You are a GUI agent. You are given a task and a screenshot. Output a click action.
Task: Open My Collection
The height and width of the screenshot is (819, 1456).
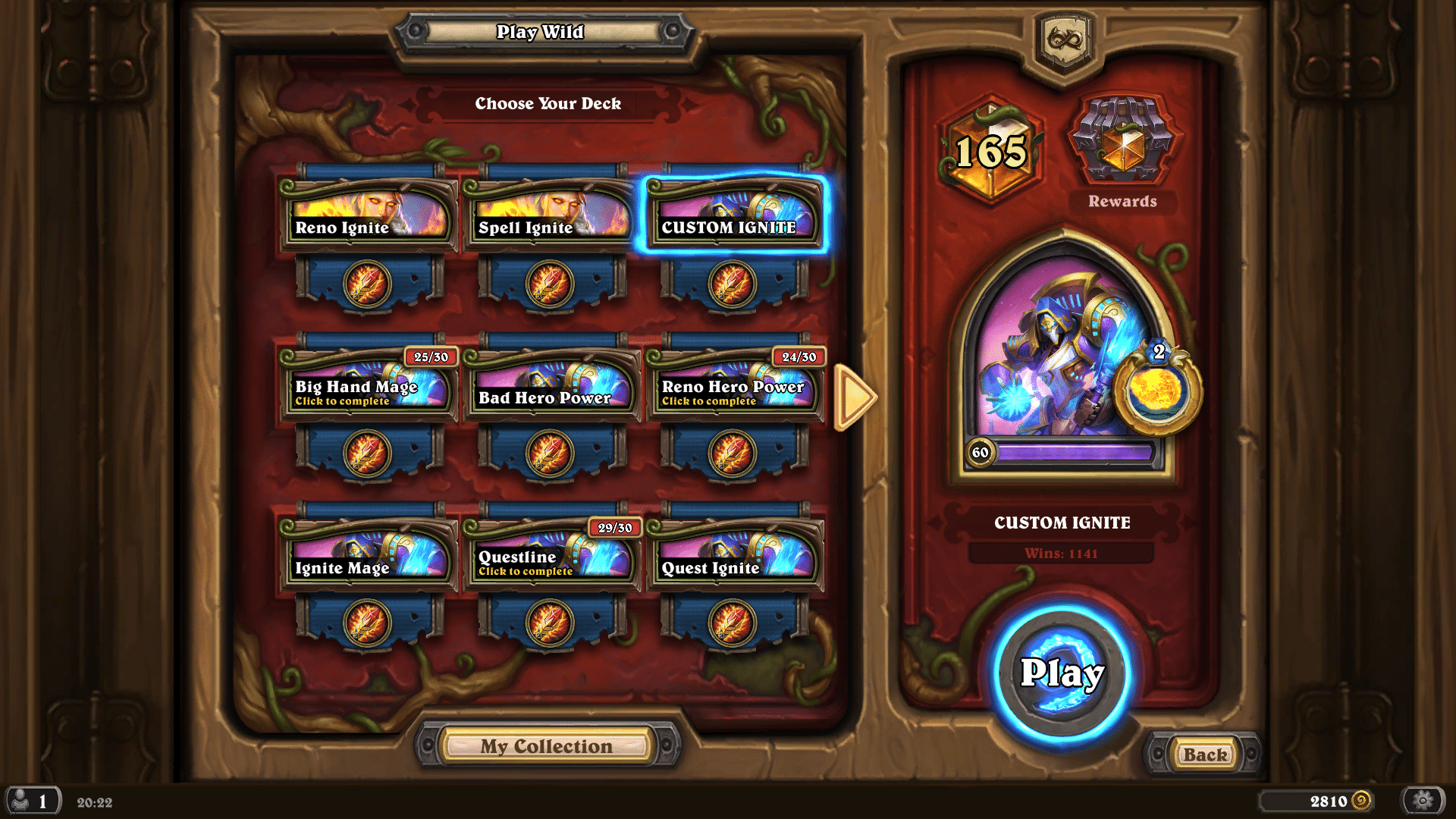pos(548,746)
